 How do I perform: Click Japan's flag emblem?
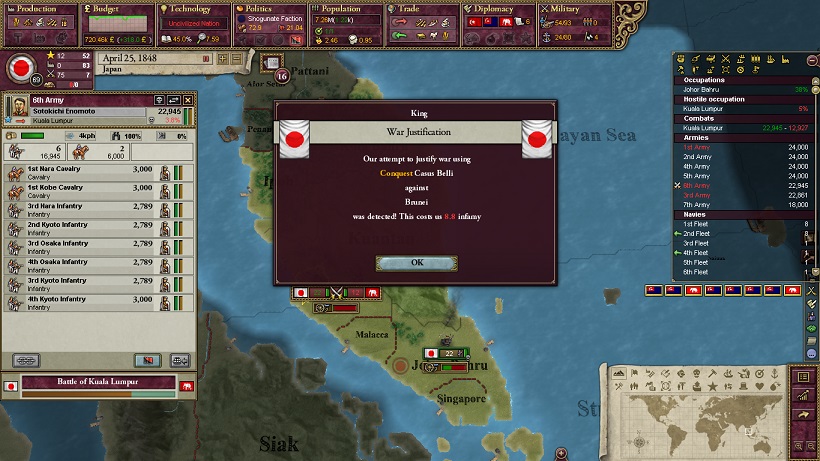coord(19,68)
